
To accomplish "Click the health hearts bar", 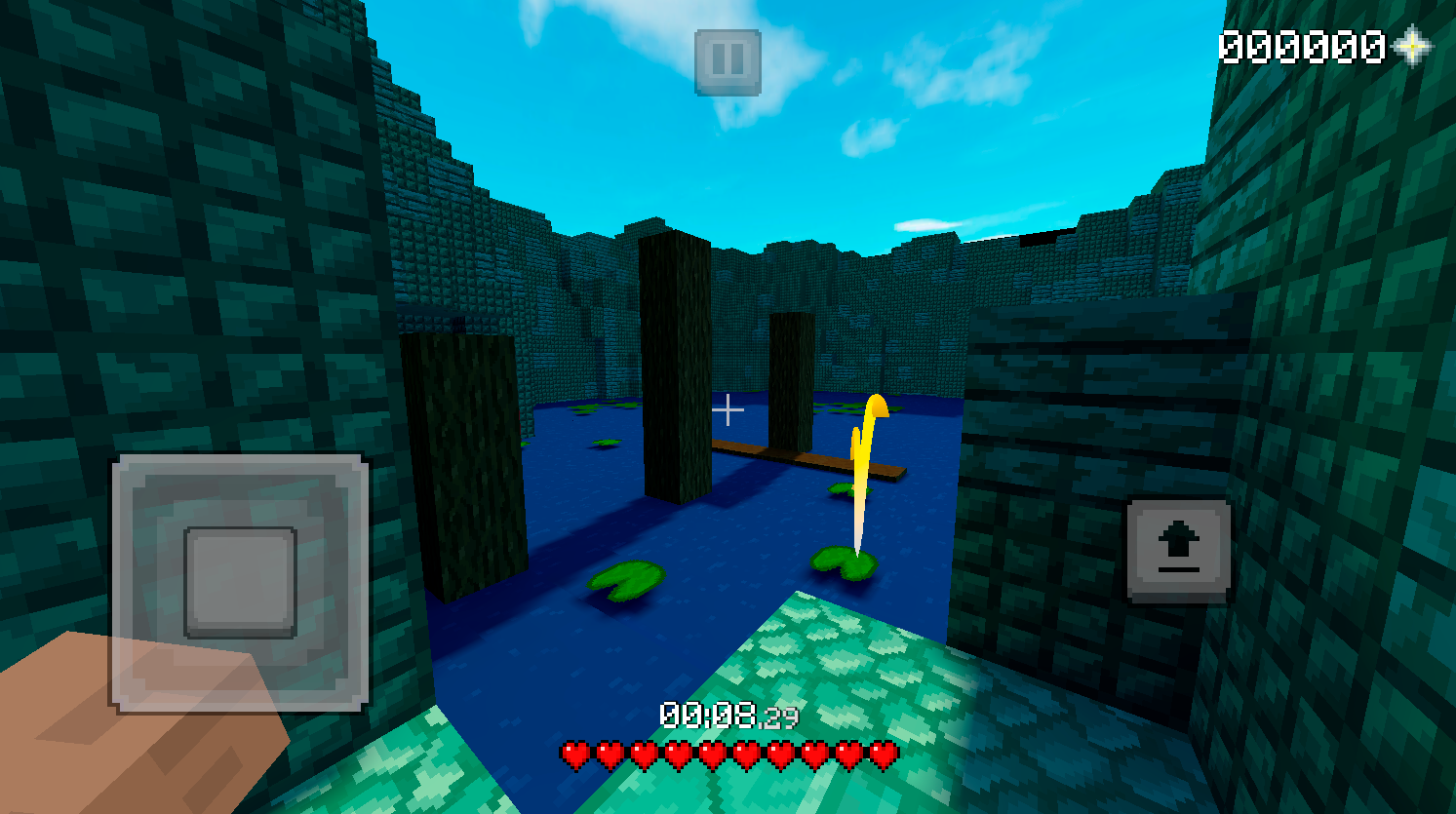I will (x=728, y=753).
